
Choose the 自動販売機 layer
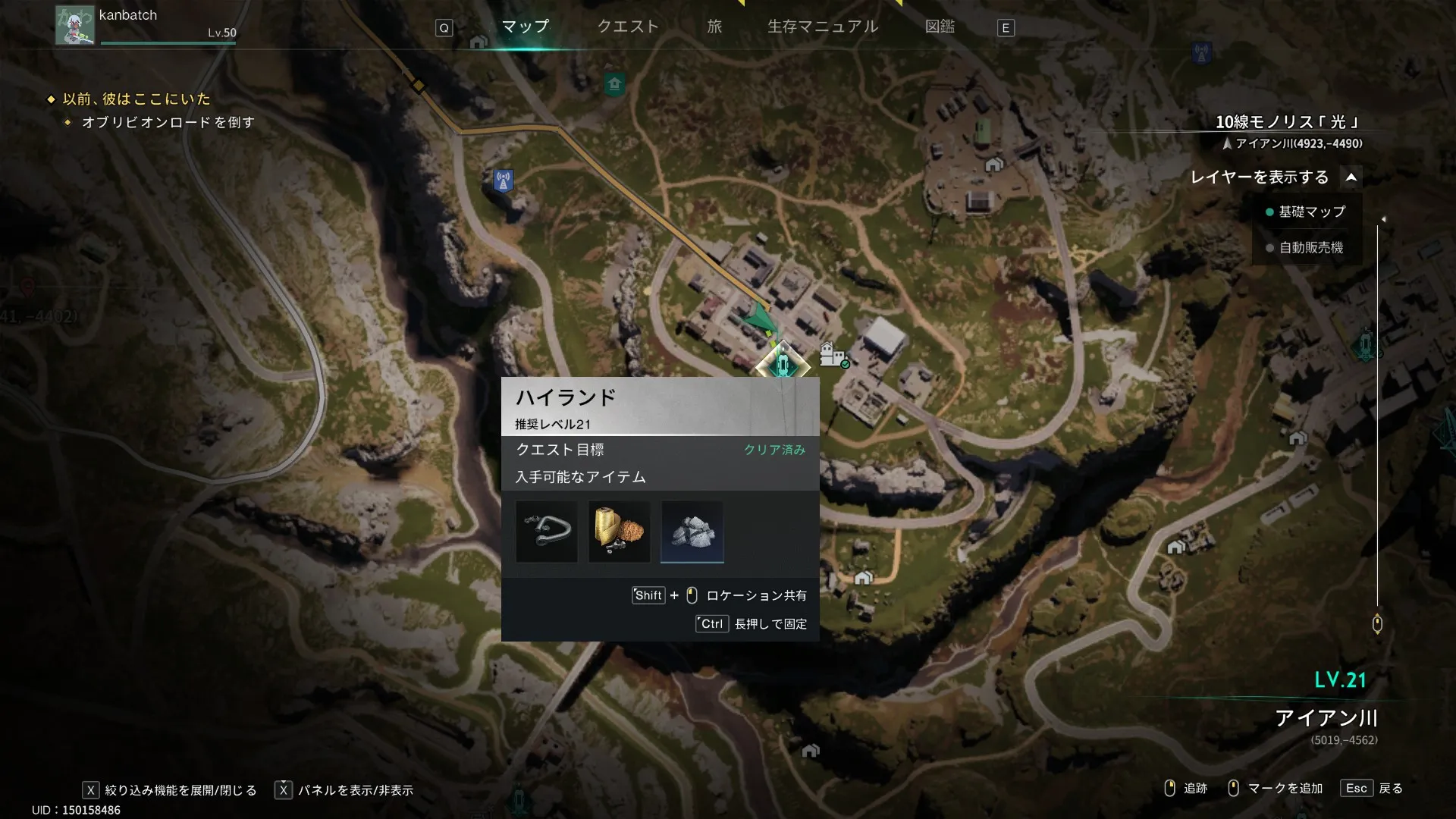pos(1310,248)
